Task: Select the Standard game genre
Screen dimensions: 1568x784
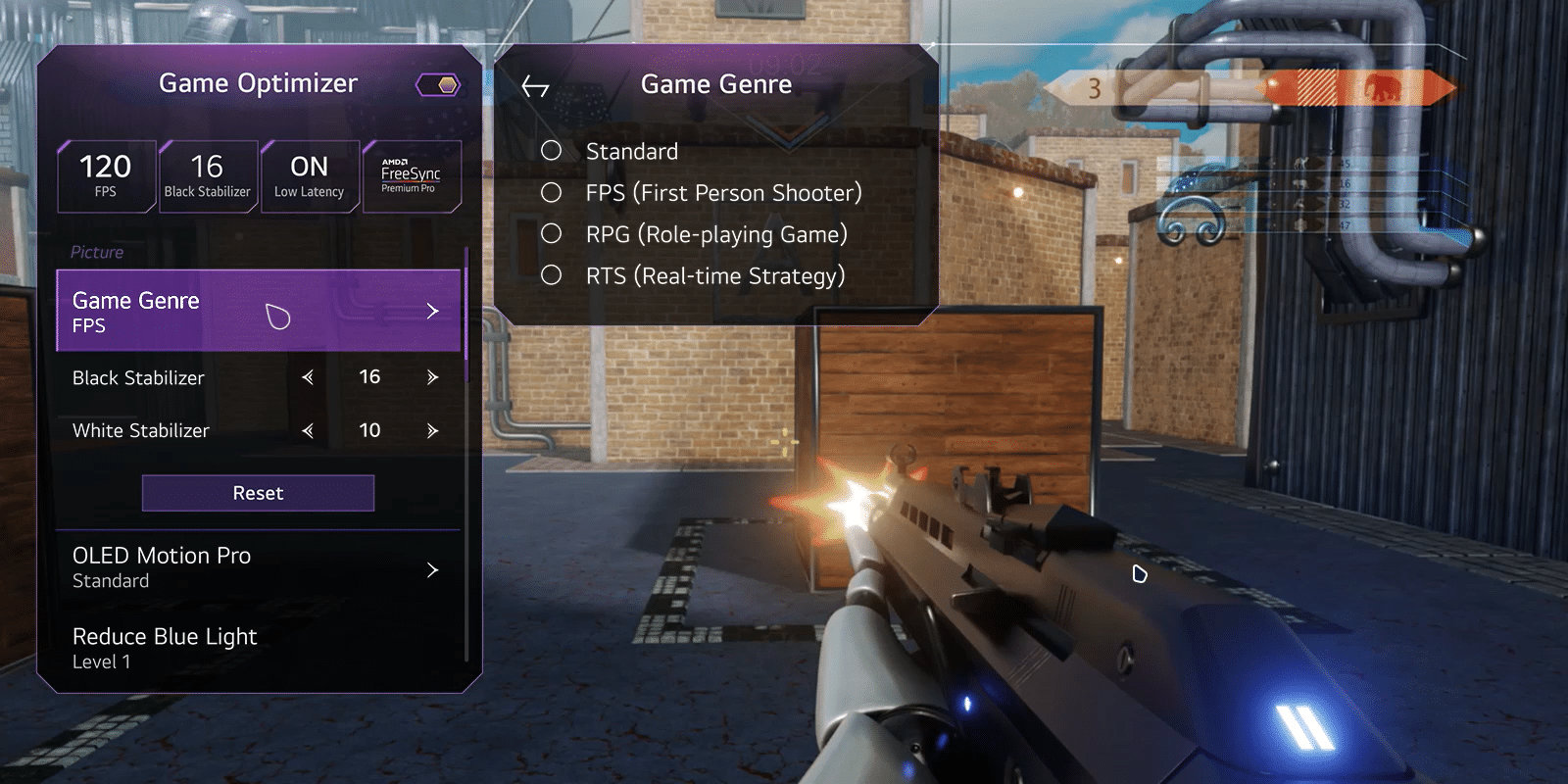Action: click(x=552, y=151)
